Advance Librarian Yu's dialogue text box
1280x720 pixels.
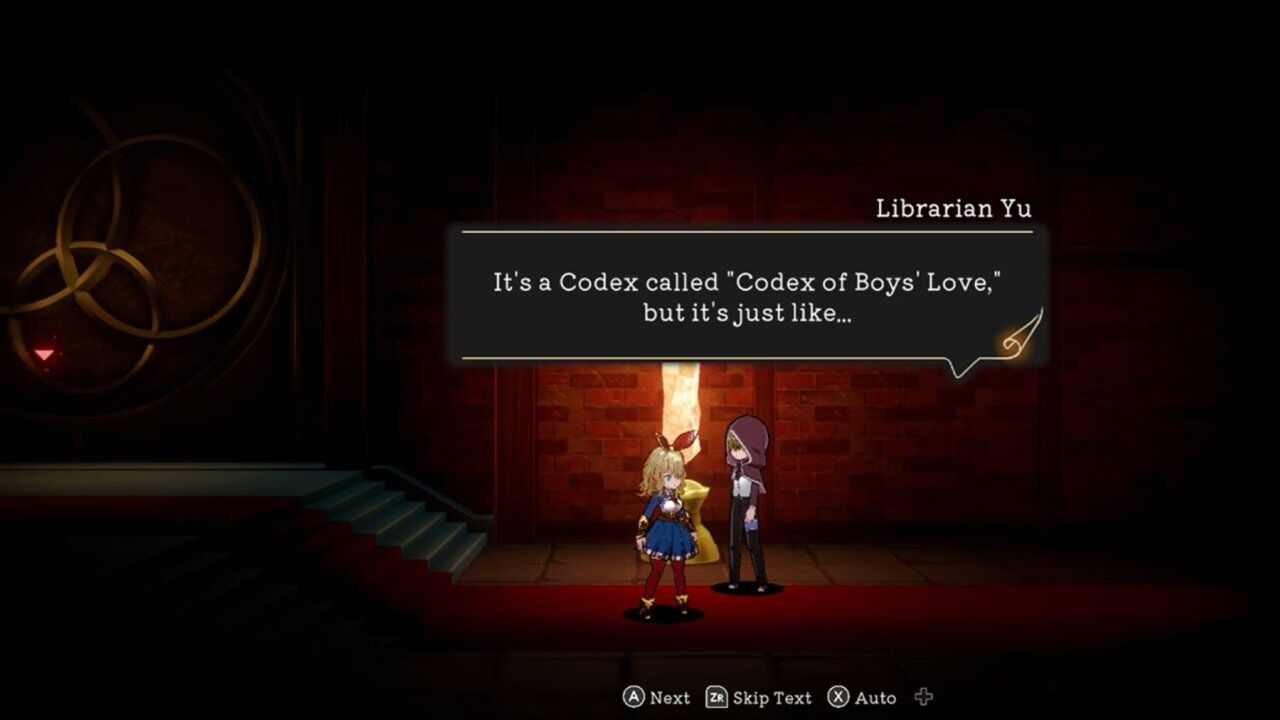[x=747, y=296]
